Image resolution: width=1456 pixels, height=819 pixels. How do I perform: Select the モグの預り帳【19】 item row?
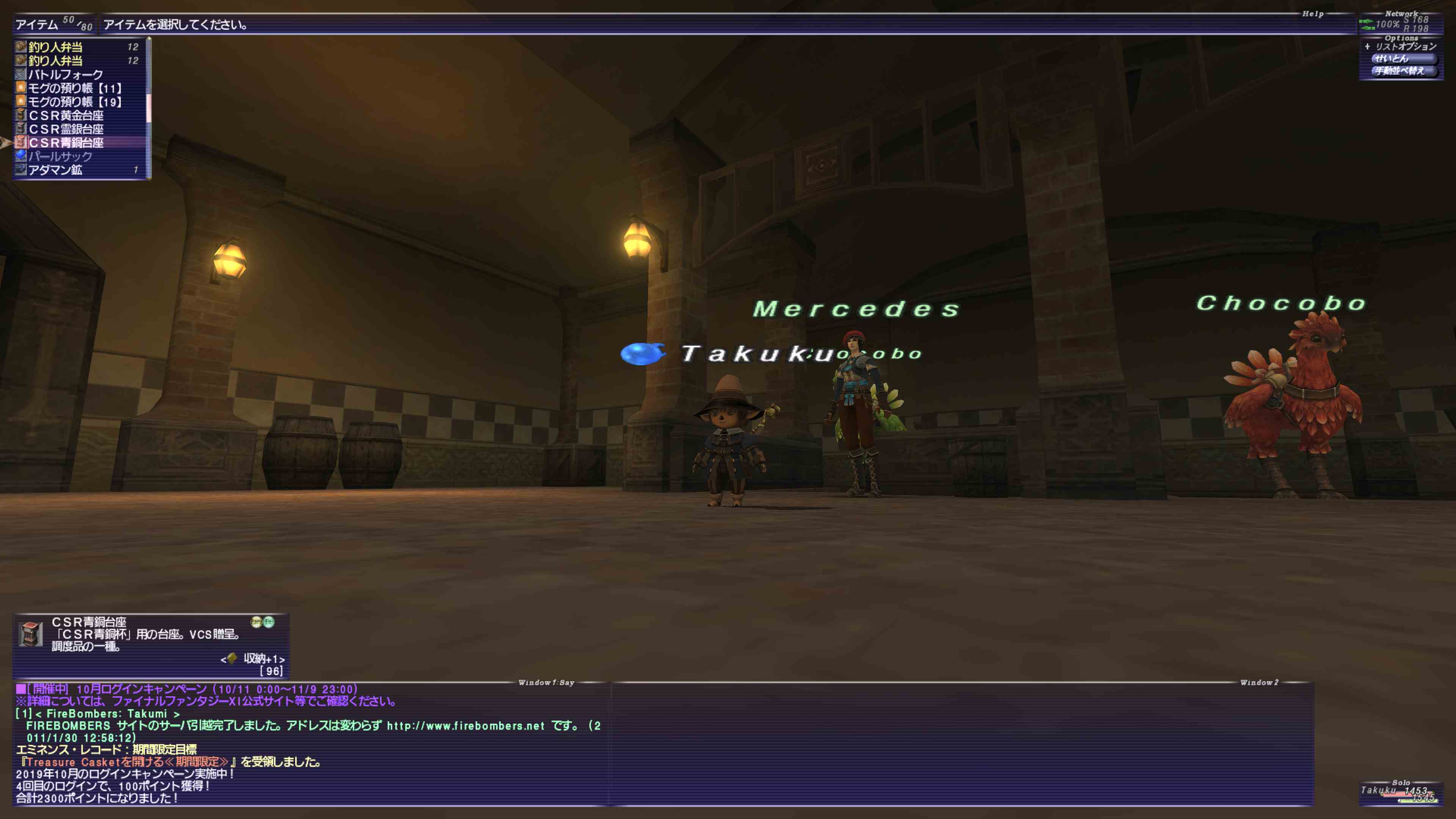click(75, 102)
